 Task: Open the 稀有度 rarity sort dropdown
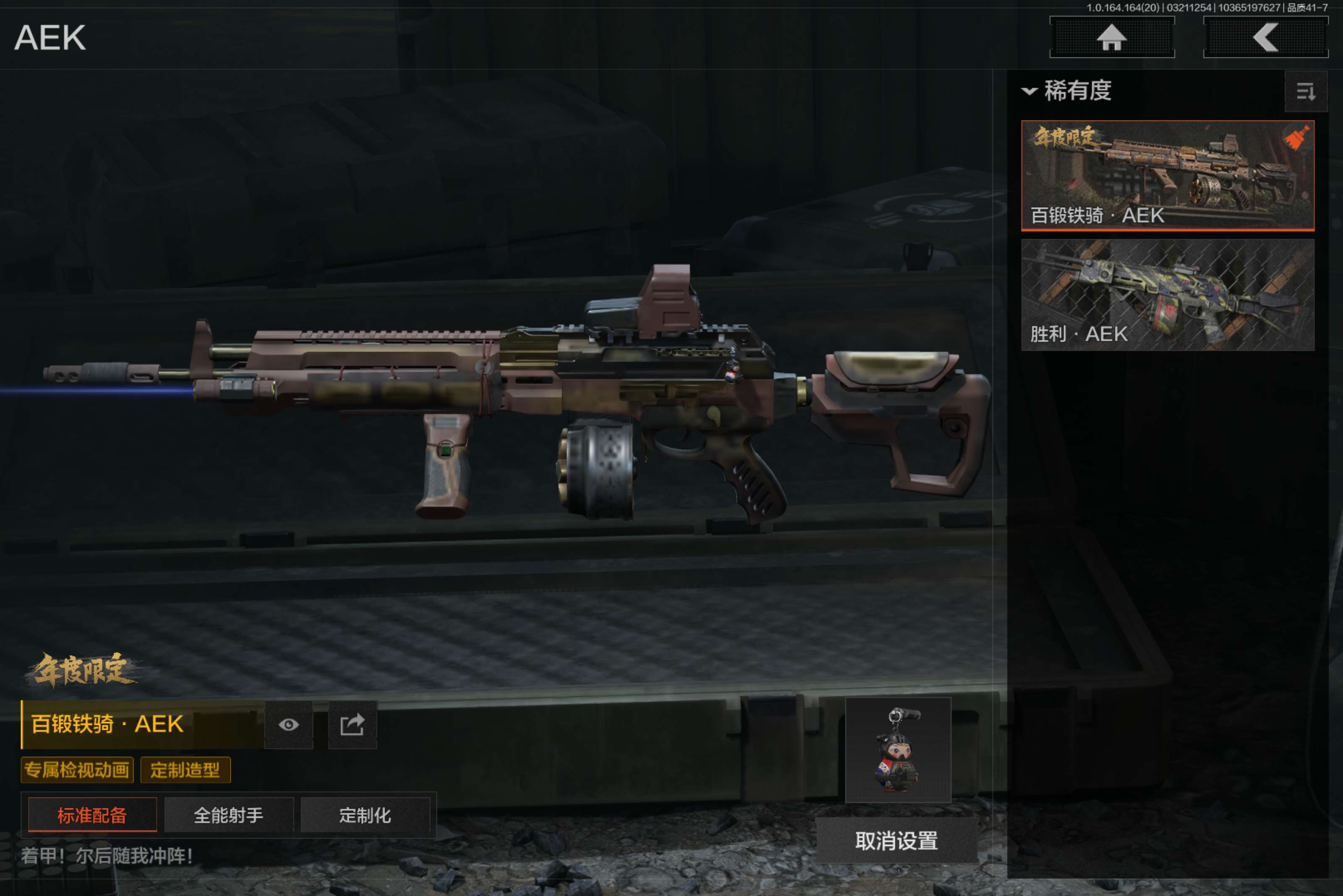(x=1067, y=91)
